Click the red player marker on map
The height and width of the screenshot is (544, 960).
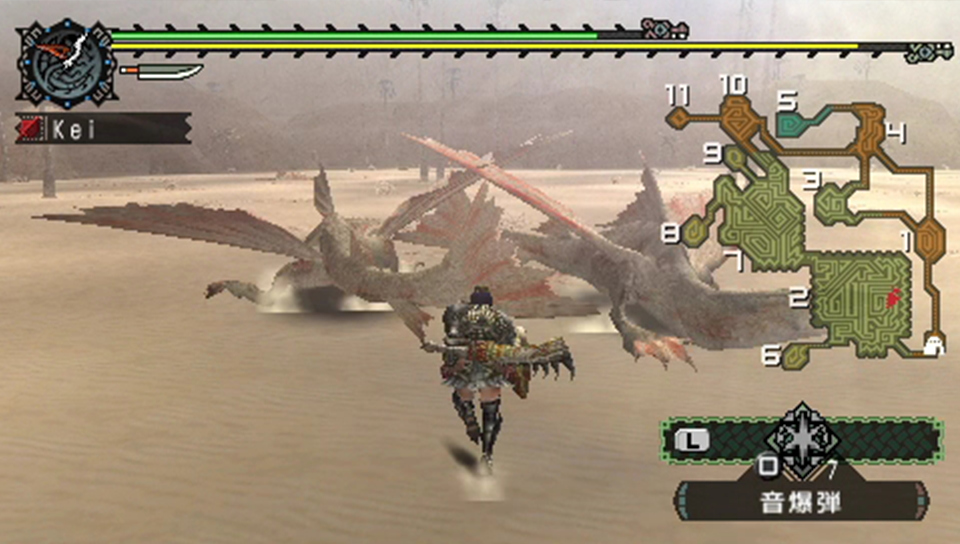893,296
